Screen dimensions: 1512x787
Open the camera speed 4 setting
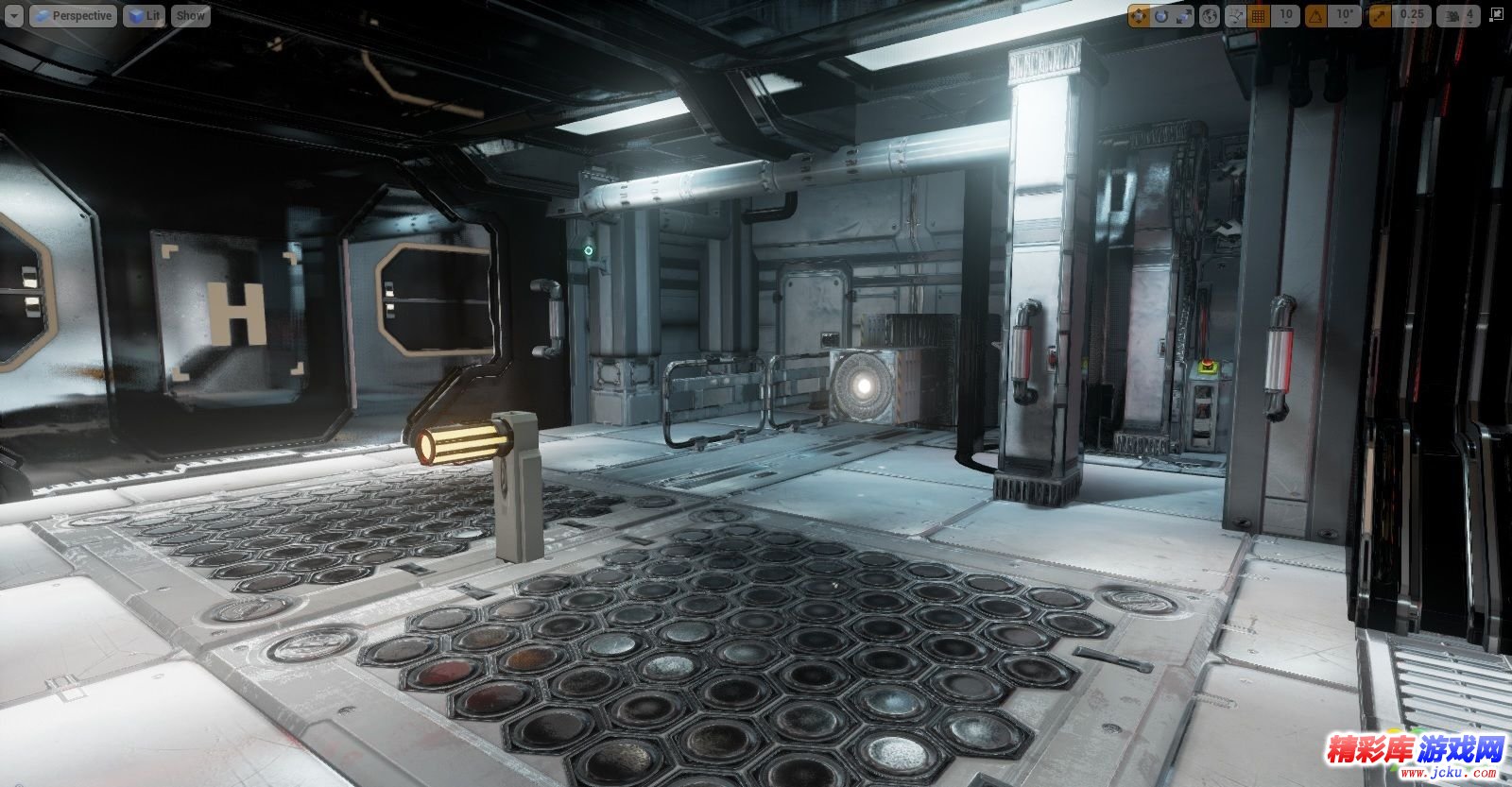1459,16
